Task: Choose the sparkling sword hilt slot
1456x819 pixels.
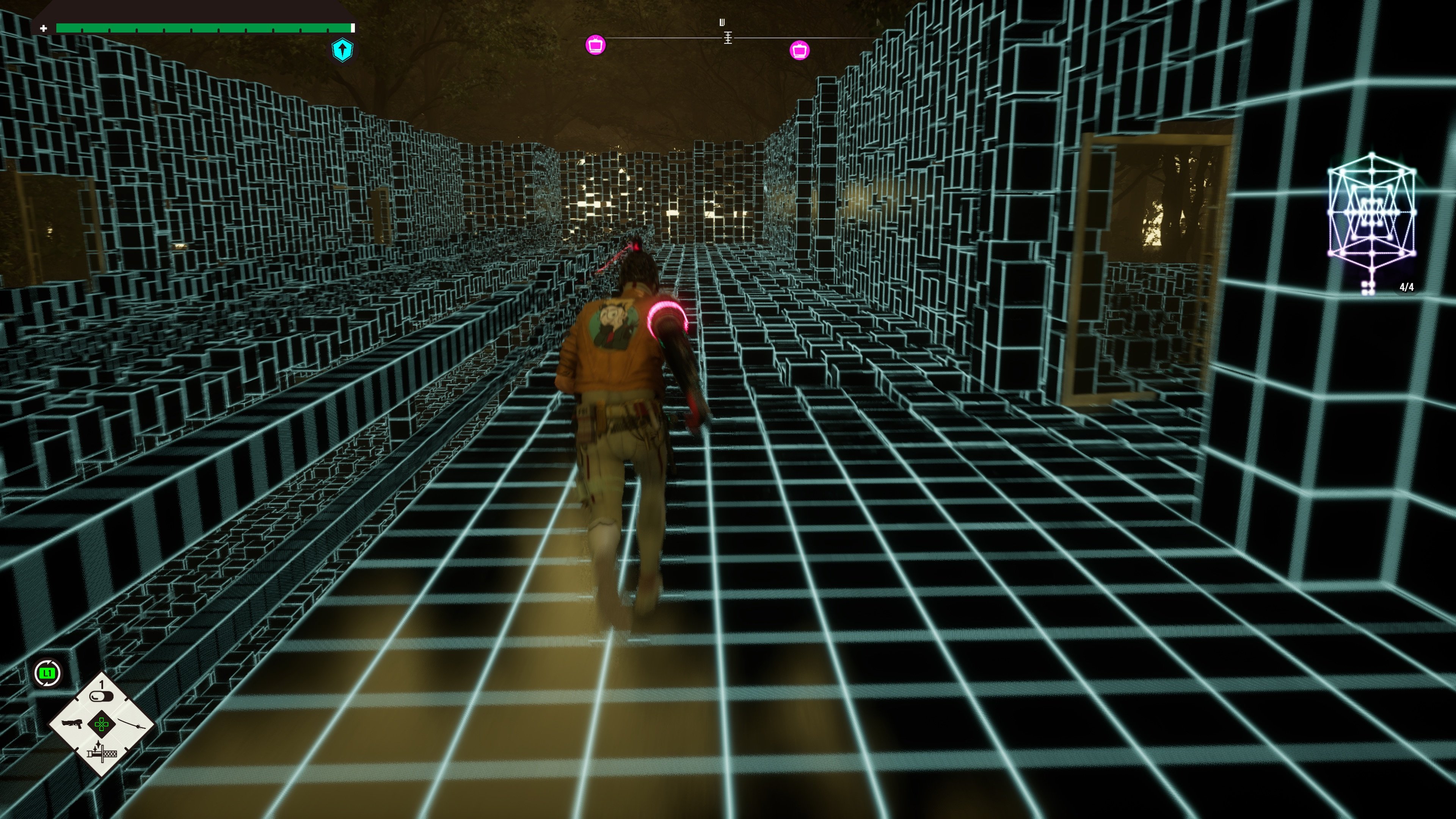Action: coord(102,752)
